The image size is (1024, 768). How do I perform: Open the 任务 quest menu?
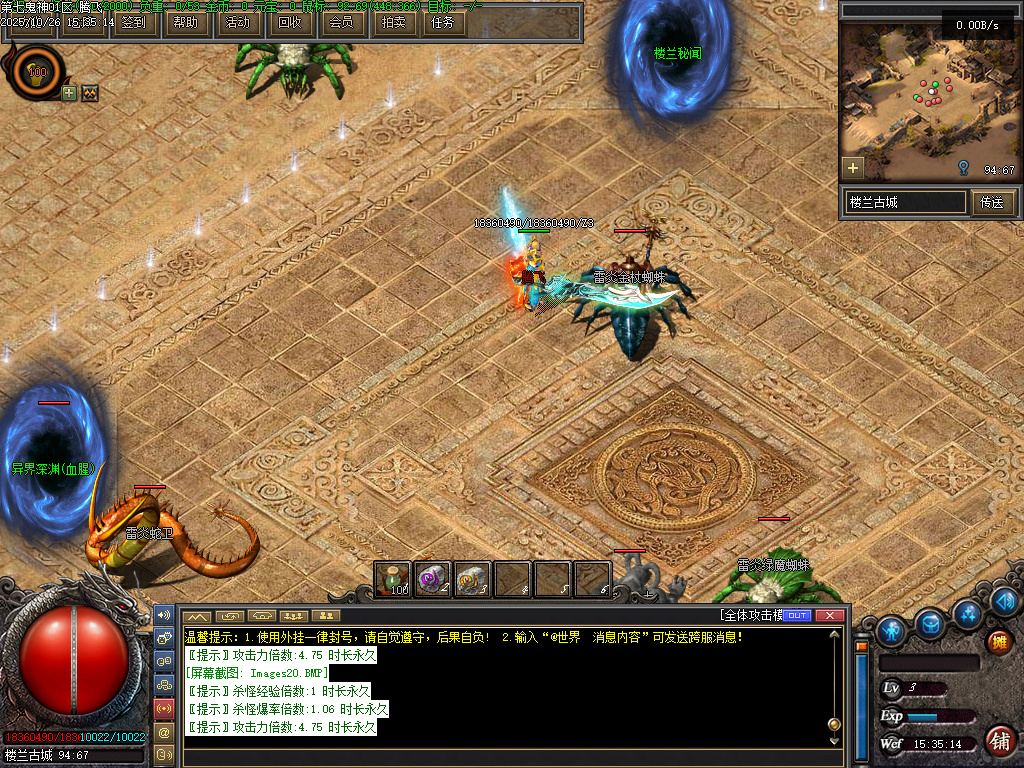coord(442,22)
